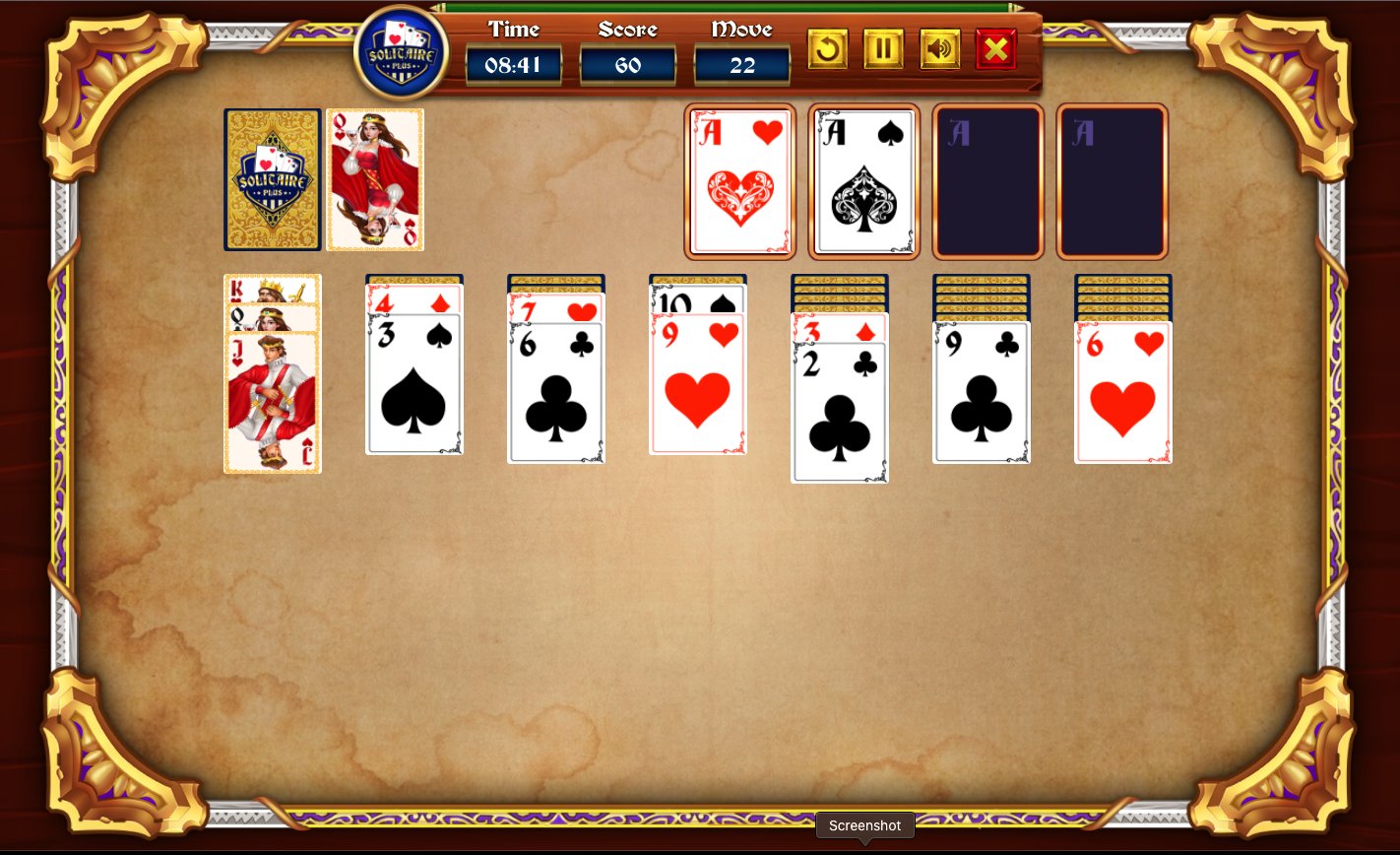This screenshot has width=1400, height=855.
Task: Select the Ace of Hearts foundation pile
Action: click(x=740, y=181)
